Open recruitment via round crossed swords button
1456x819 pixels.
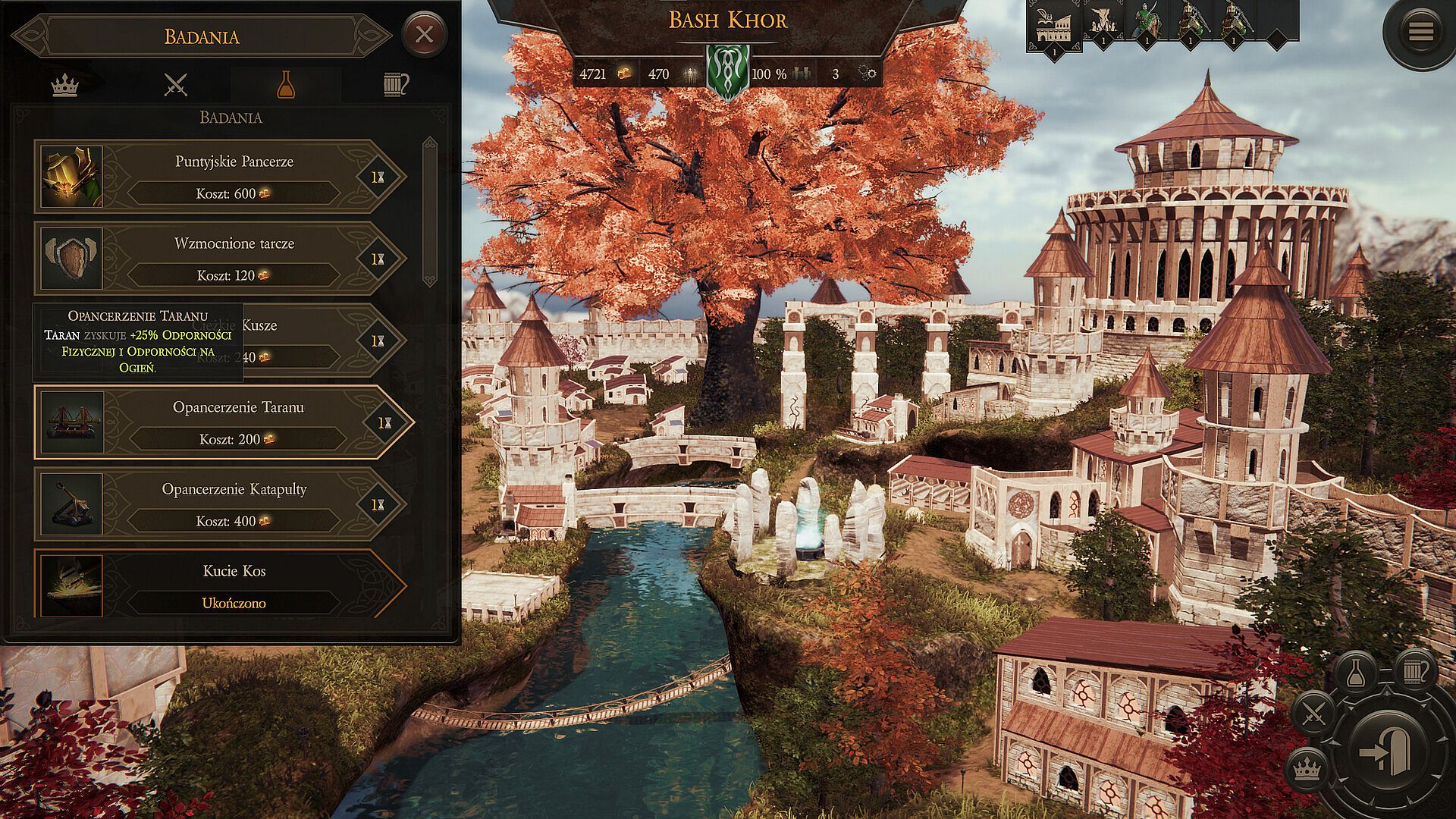point(1313,714)
